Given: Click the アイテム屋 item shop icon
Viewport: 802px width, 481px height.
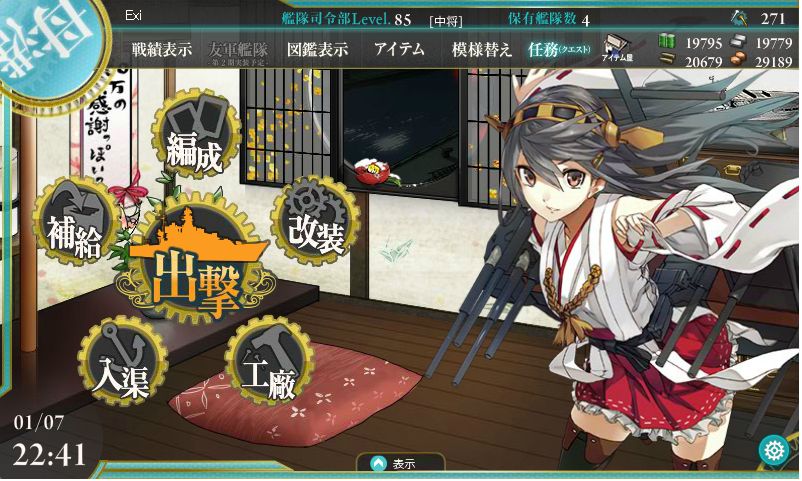Looking at the screenshot, I should [x=619, y=51].
